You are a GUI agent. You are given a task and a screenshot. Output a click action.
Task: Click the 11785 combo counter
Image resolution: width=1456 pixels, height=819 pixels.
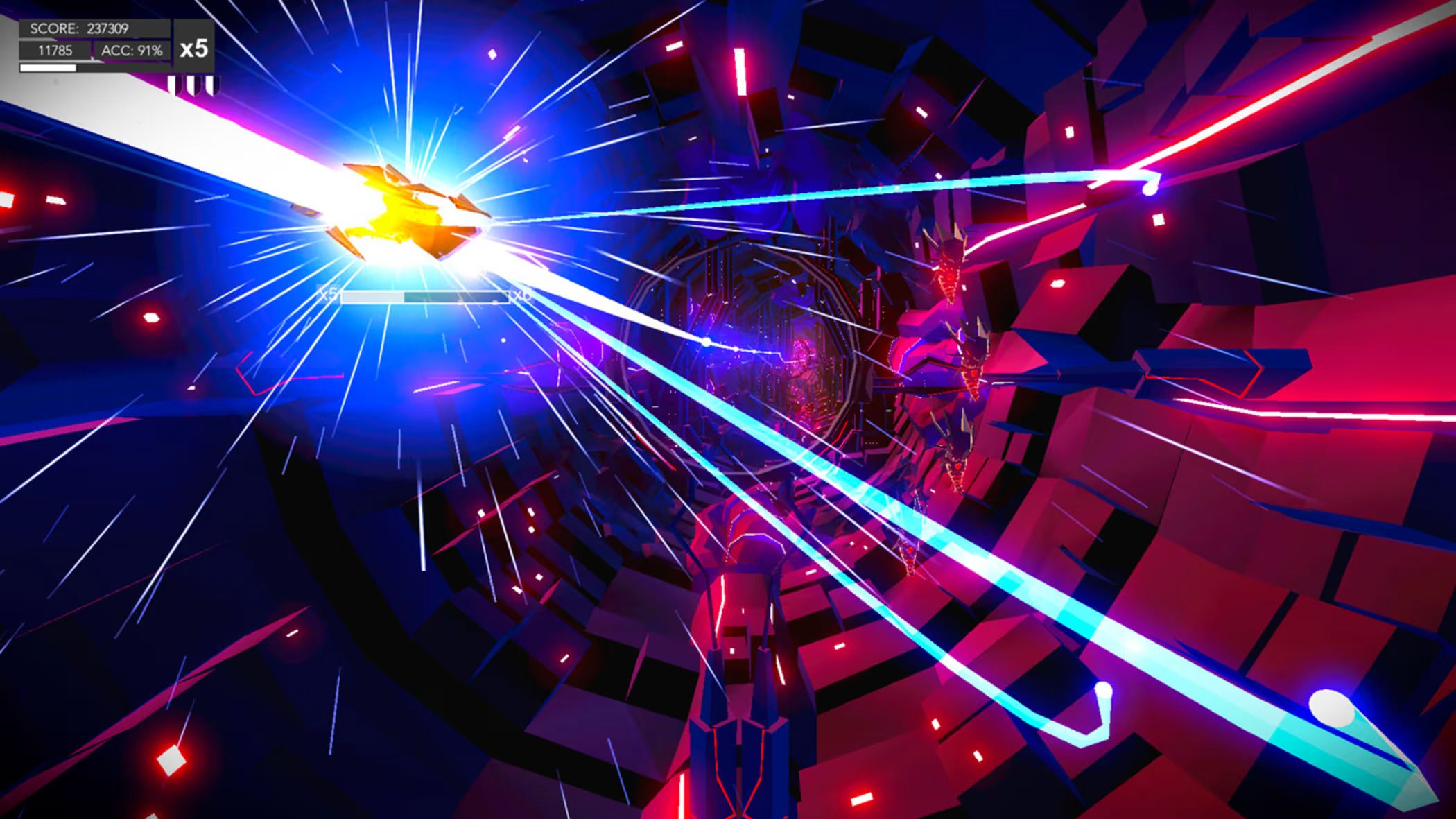click(55, 51)
